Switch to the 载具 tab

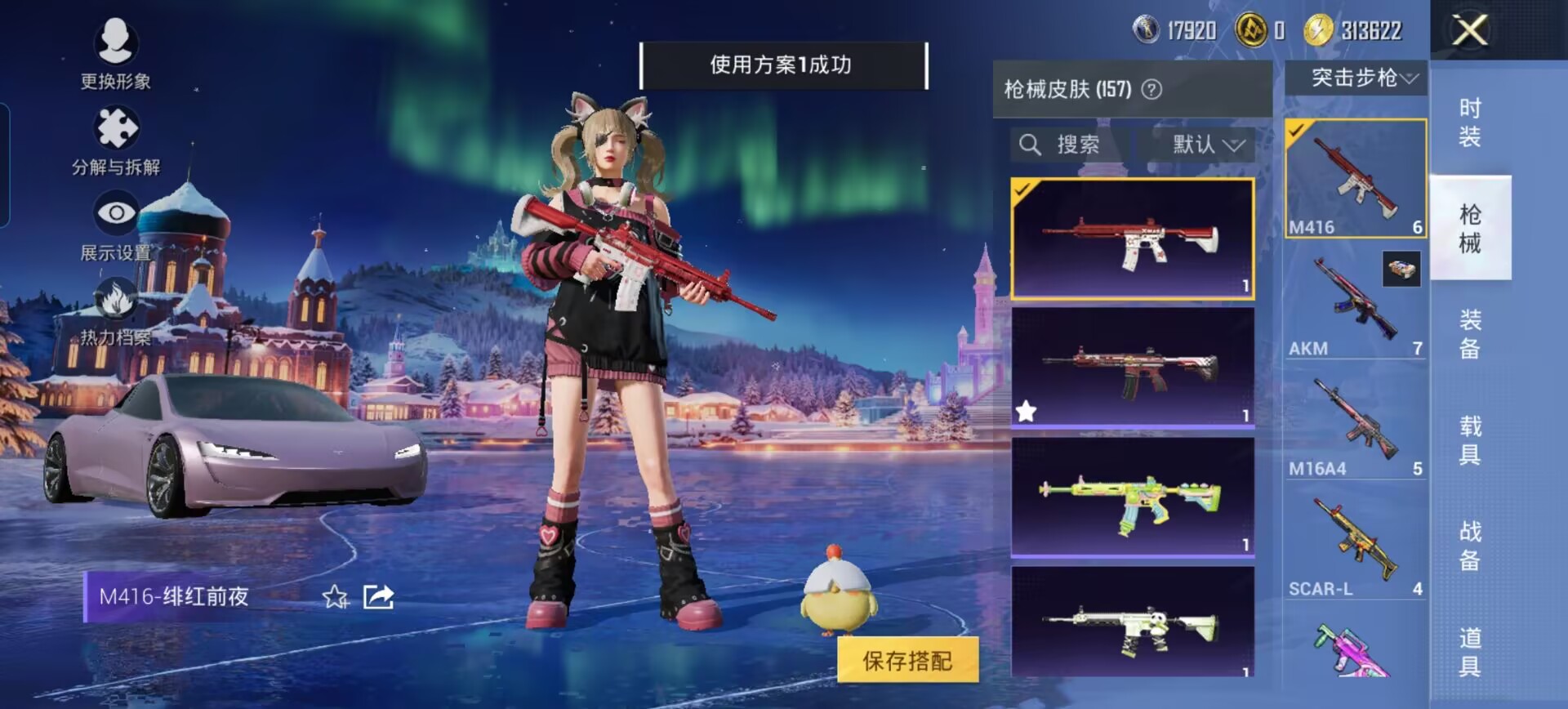(x=1469, y=439)
